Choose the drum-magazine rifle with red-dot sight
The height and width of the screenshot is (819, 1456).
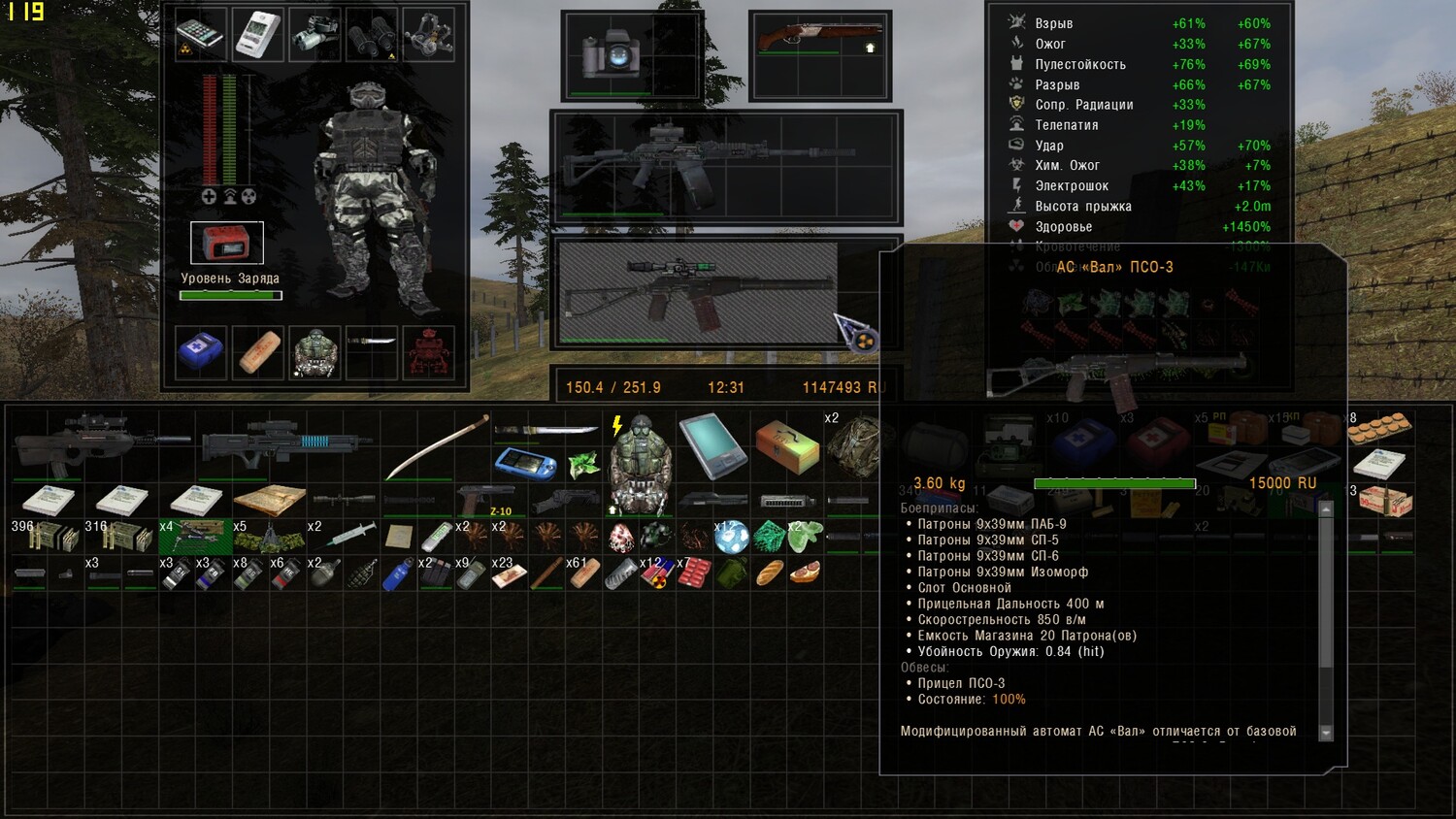(x=726, y=167)
